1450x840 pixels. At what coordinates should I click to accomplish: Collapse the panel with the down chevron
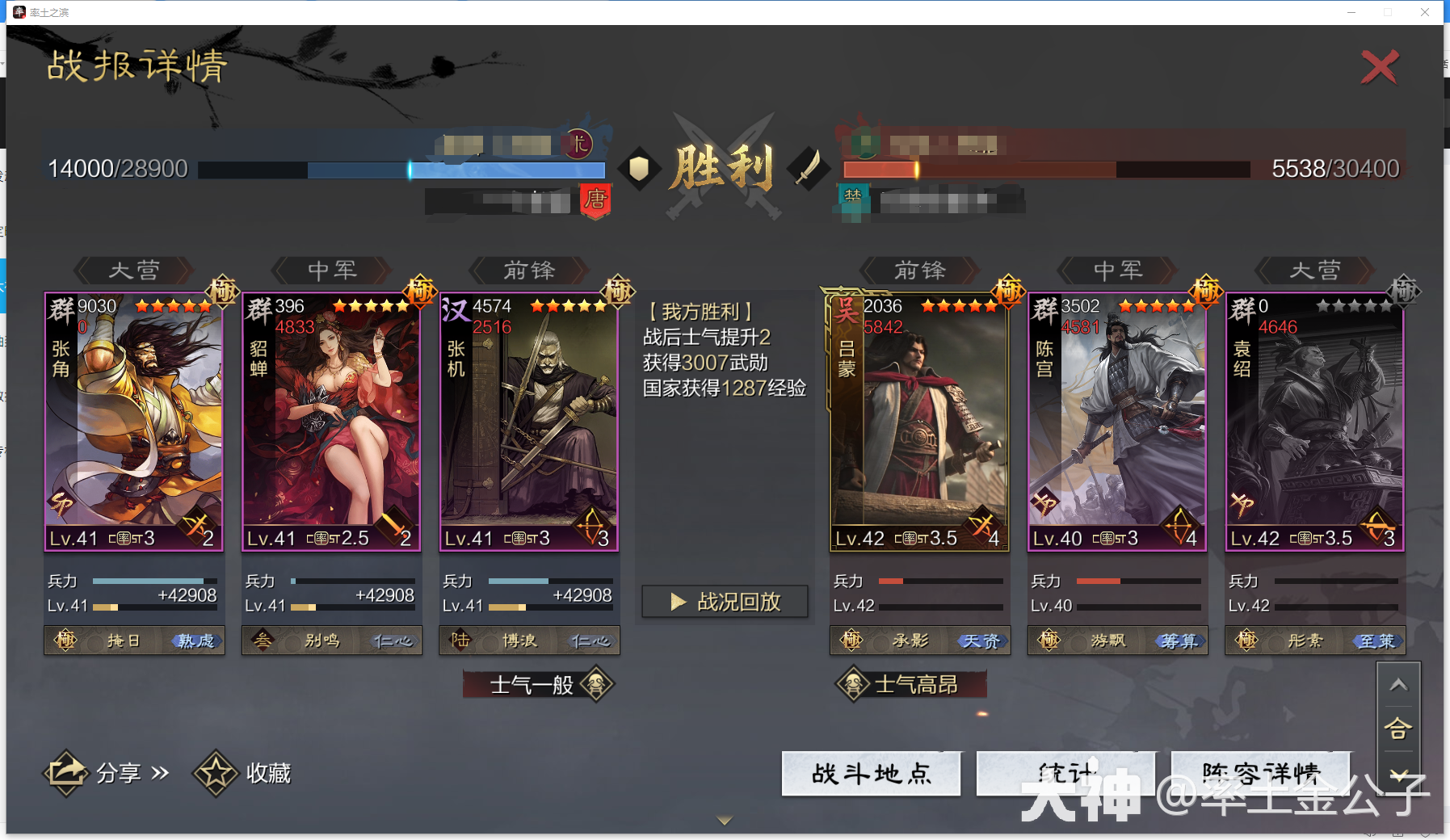pos(1400,774)
